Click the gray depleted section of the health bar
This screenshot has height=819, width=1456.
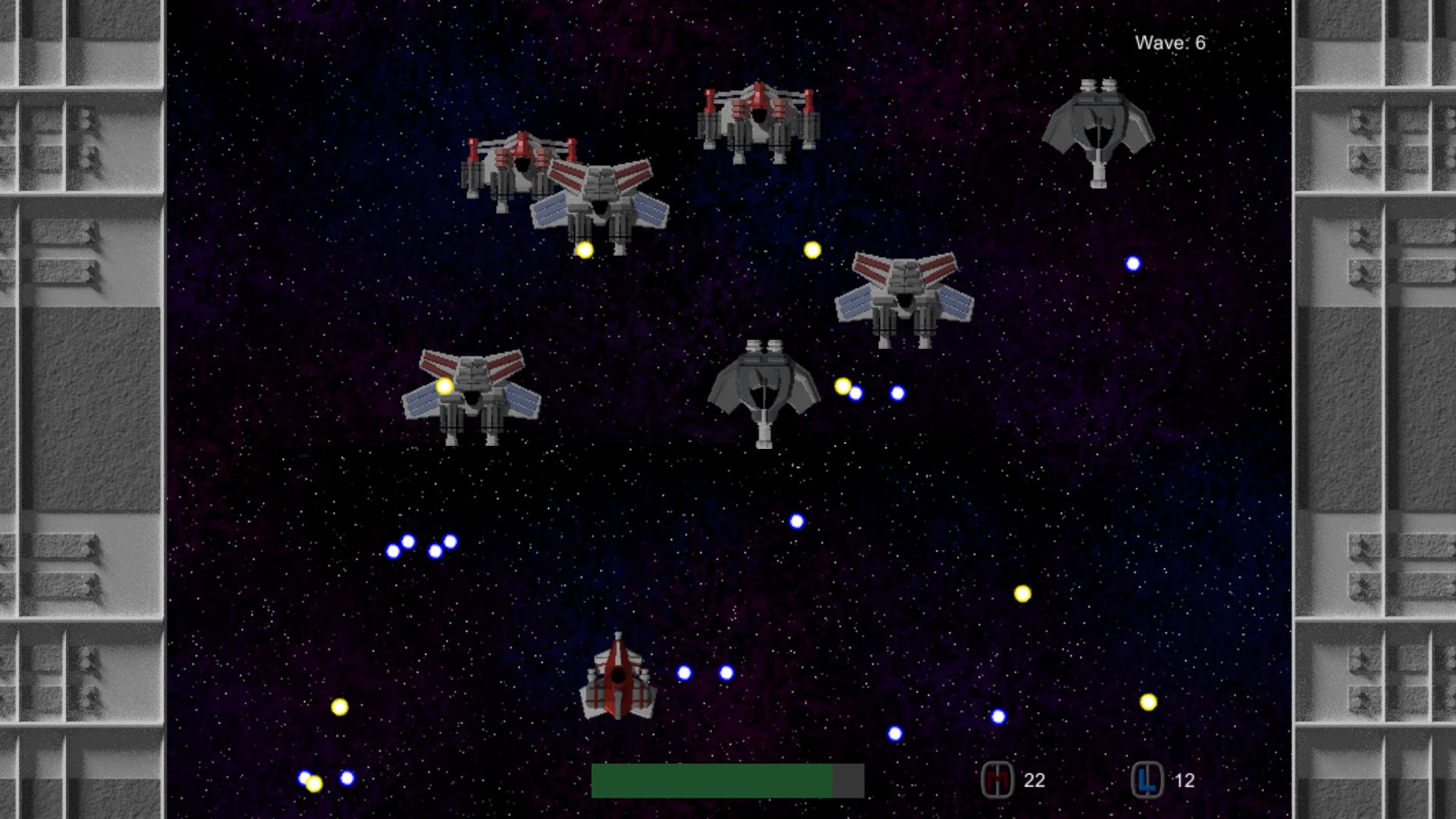(x=849, y=780)
